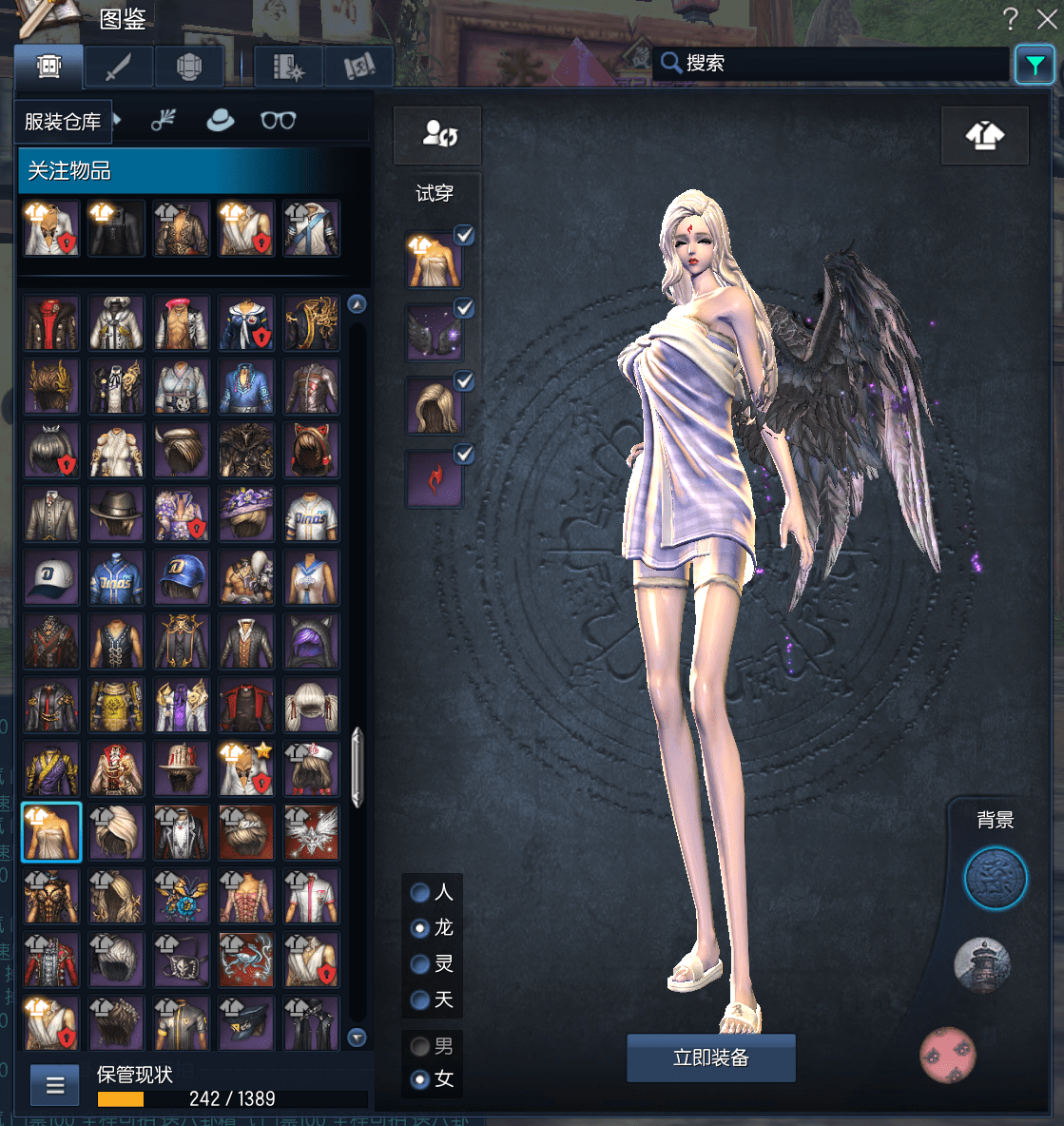Select the hat category filter
The image size is (1064, 1126).
221,121
